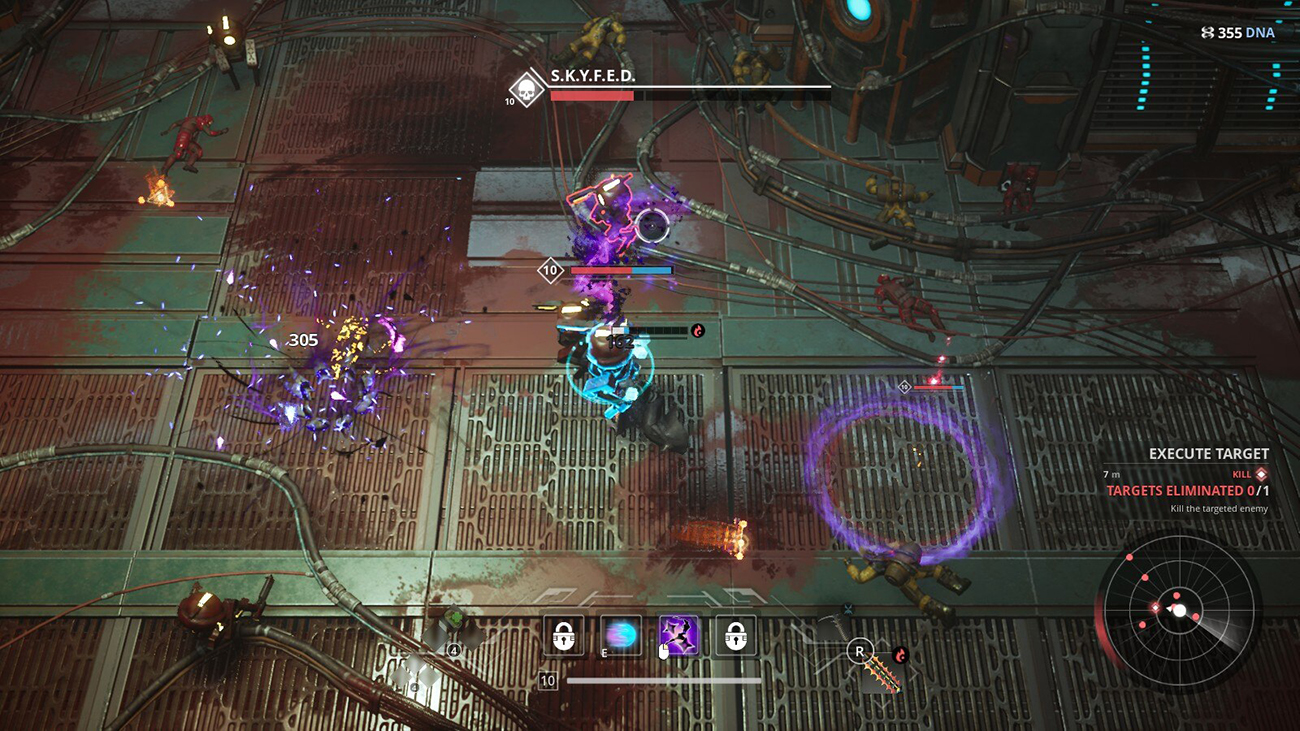Click the R reload prompt circle
The height and width of the screenshot is (731, 1300).
859,651
